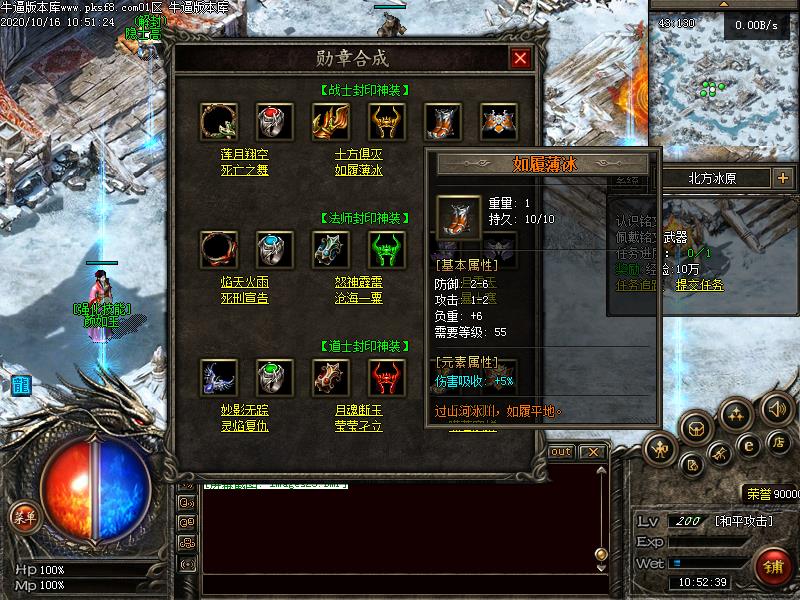This screenshot has width=800, height=600.
Task: Click the 灵焰复仇 link
Action: point(244,425)
